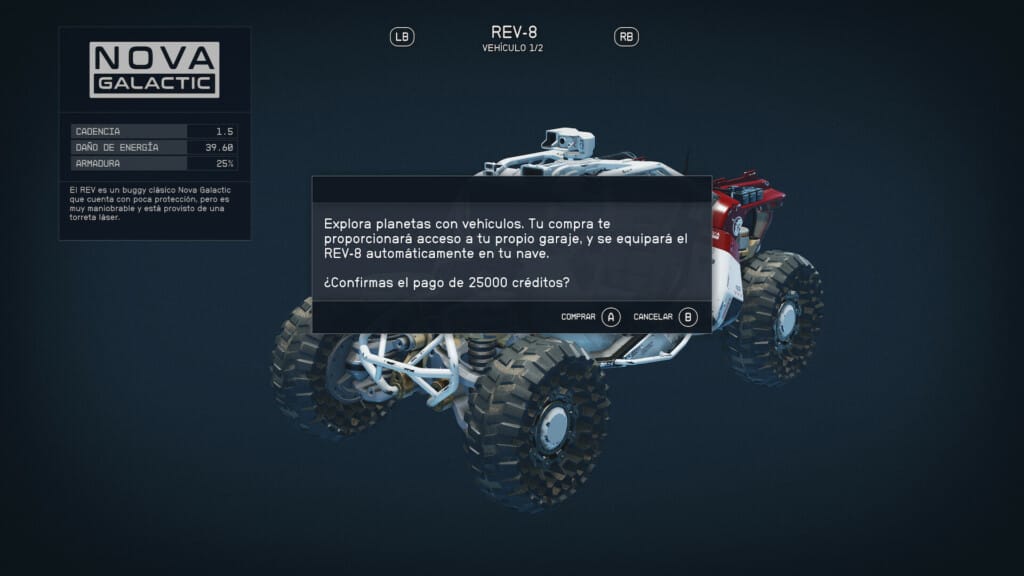Screen dimensions: 1024x576
Task: Confirm the purchase with Comprar
Action: coord(591,317)
